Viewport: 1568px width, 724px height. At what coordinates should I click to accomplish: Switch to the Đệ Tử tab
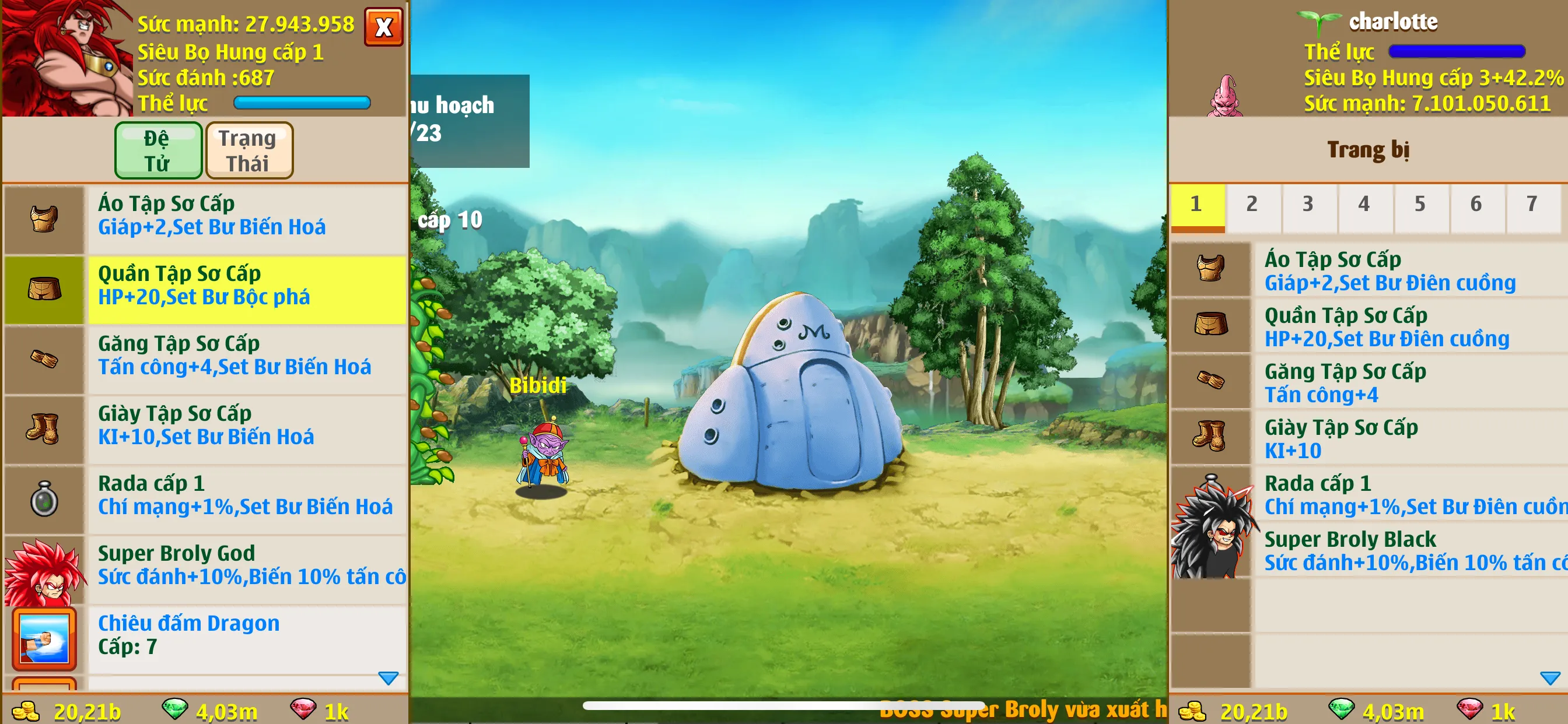pyautogui.click(x=158, y=150)
